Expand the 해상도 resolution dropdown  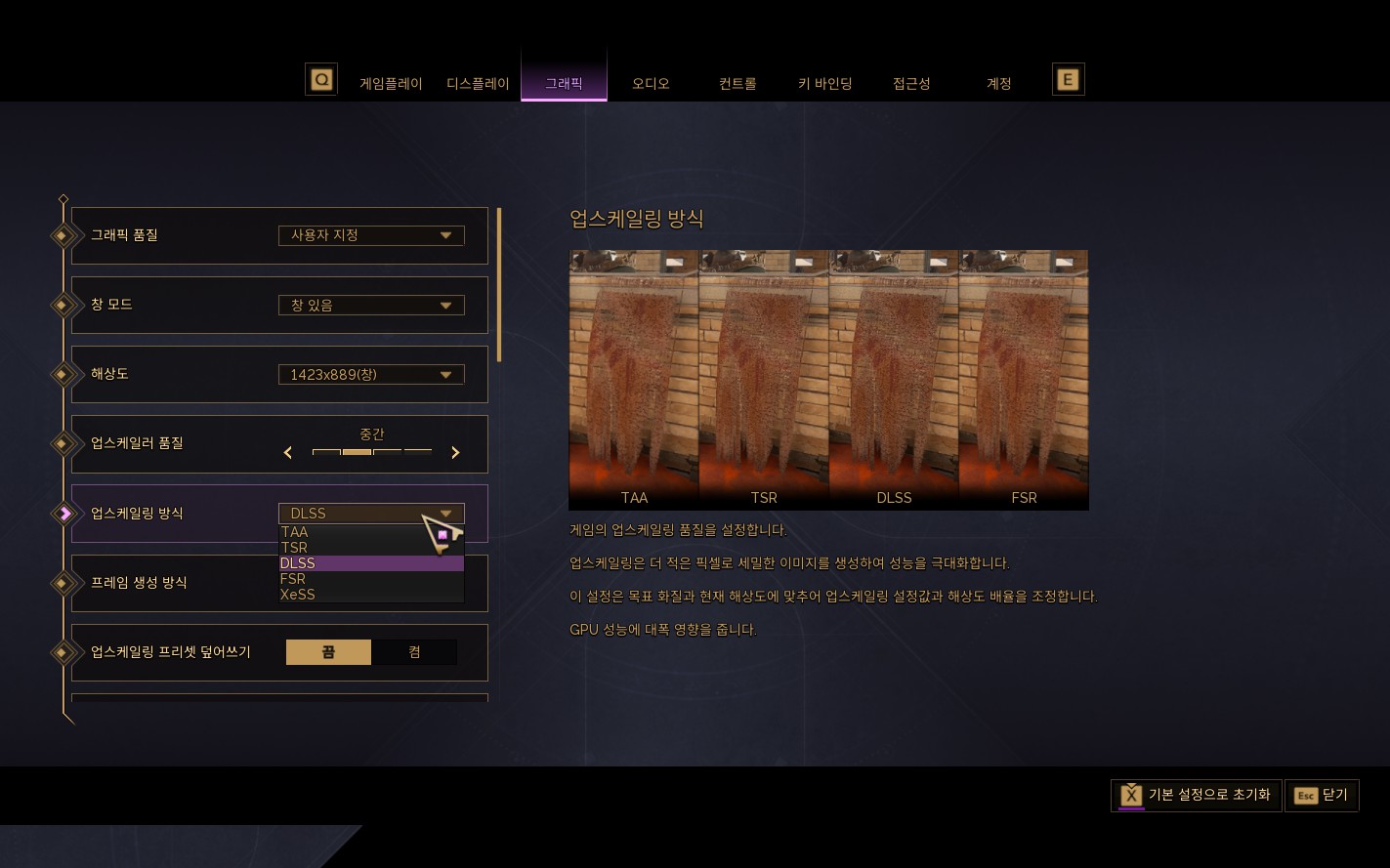click(371, 374)
